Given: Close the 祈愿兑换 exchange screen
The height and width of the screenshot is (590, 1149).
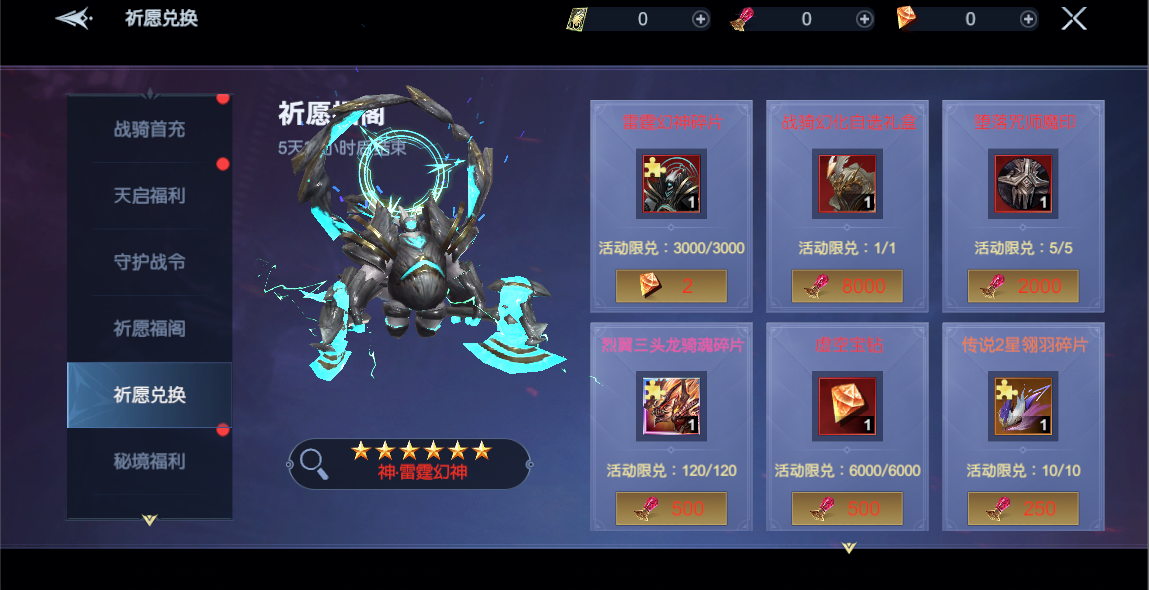Looking at the screenshot, I should tap(1073, 19).
